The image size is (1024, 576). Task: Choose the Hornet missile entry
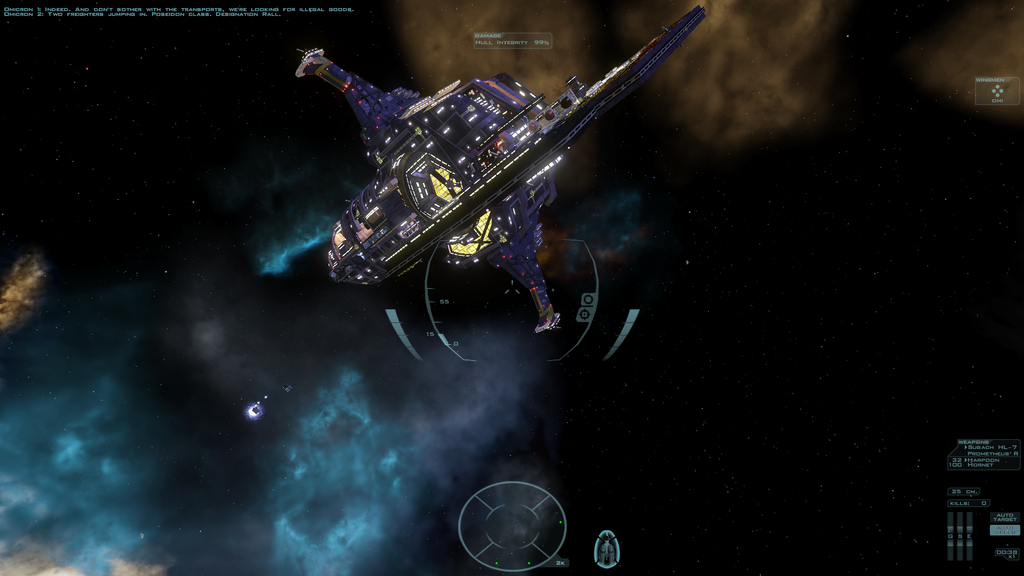point(983,466)
